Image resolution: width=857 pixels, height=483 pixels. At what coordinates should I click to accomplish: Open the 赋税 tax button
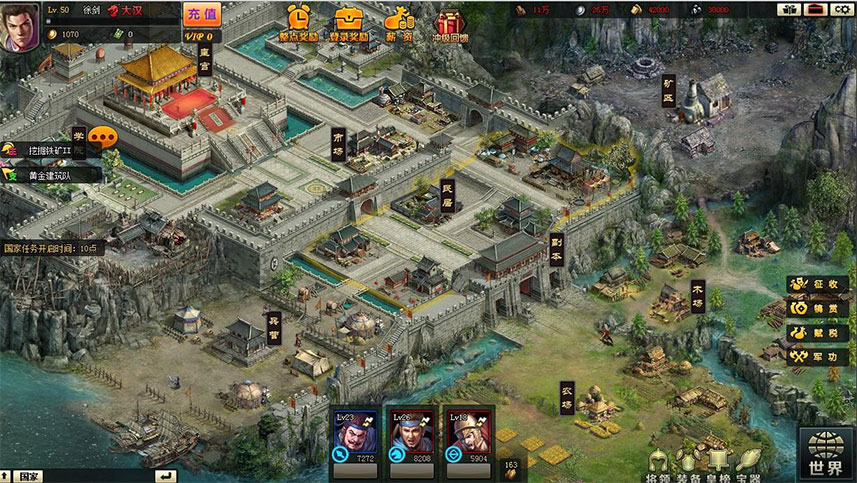pyautogui.click(x=819, y=332)
